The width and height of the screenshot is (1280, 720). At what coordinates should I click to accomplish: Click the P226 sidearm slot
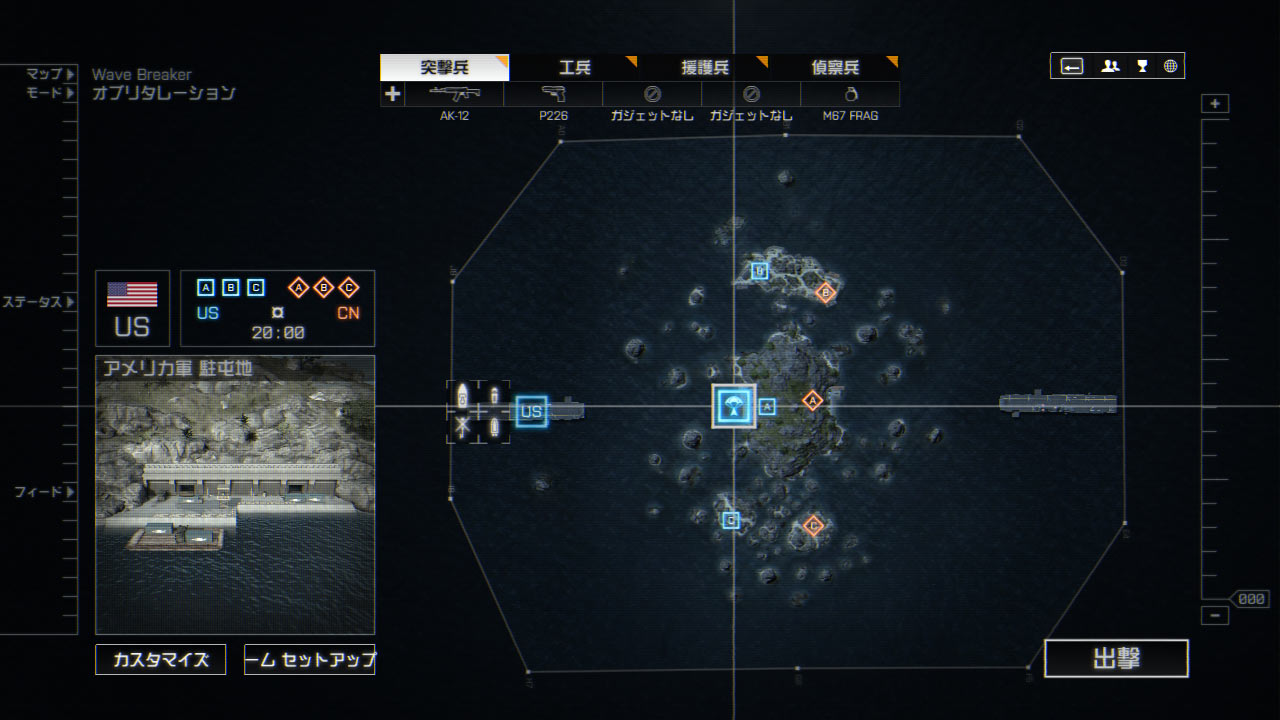click(x=553, y=94)
